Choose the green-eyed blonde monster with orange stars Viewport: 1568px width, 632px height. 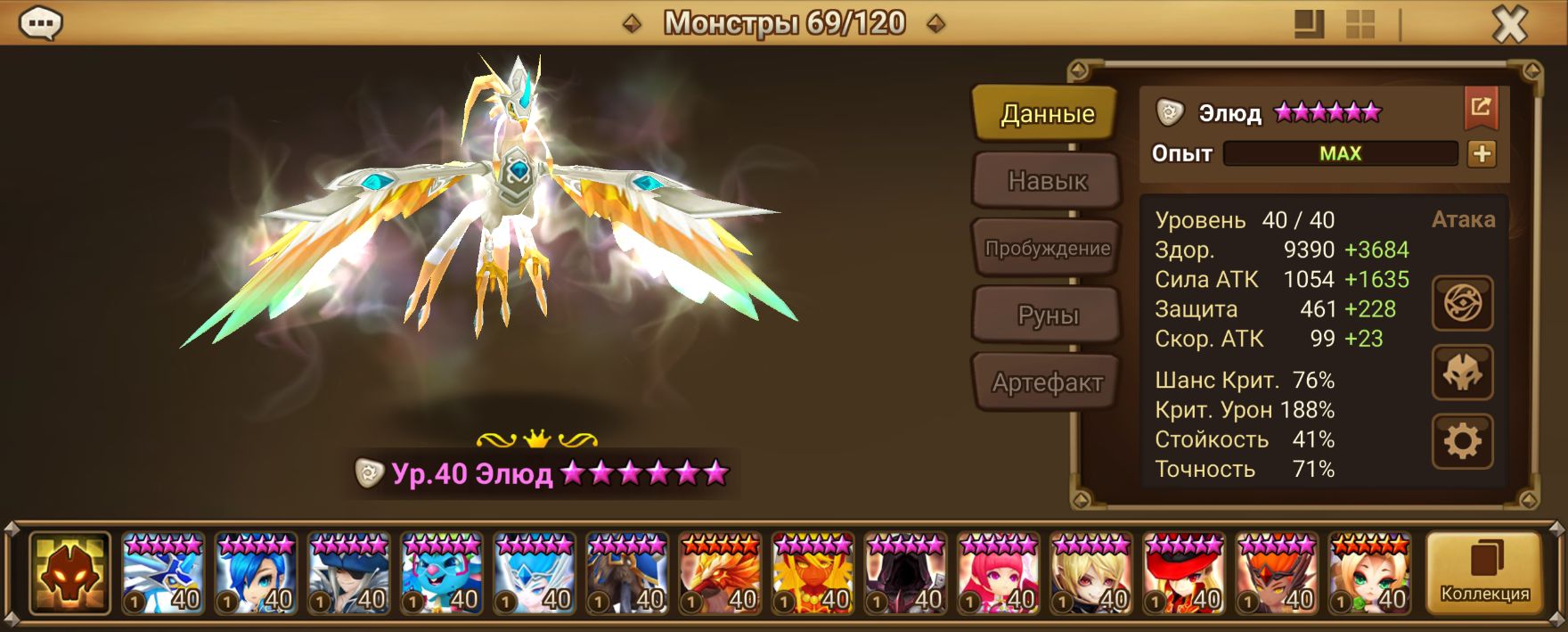click(1370, 573)
